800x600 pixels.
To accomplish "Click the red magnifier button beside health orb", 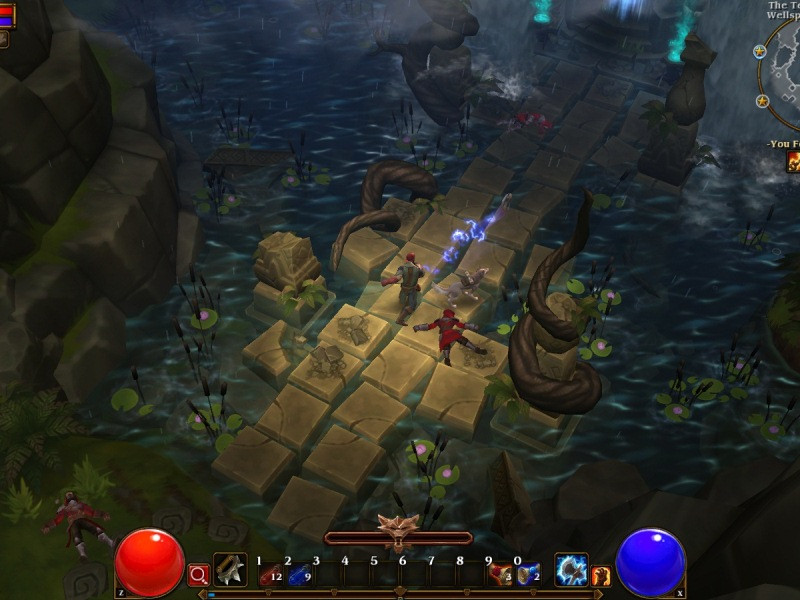I will tap(198, 574).
